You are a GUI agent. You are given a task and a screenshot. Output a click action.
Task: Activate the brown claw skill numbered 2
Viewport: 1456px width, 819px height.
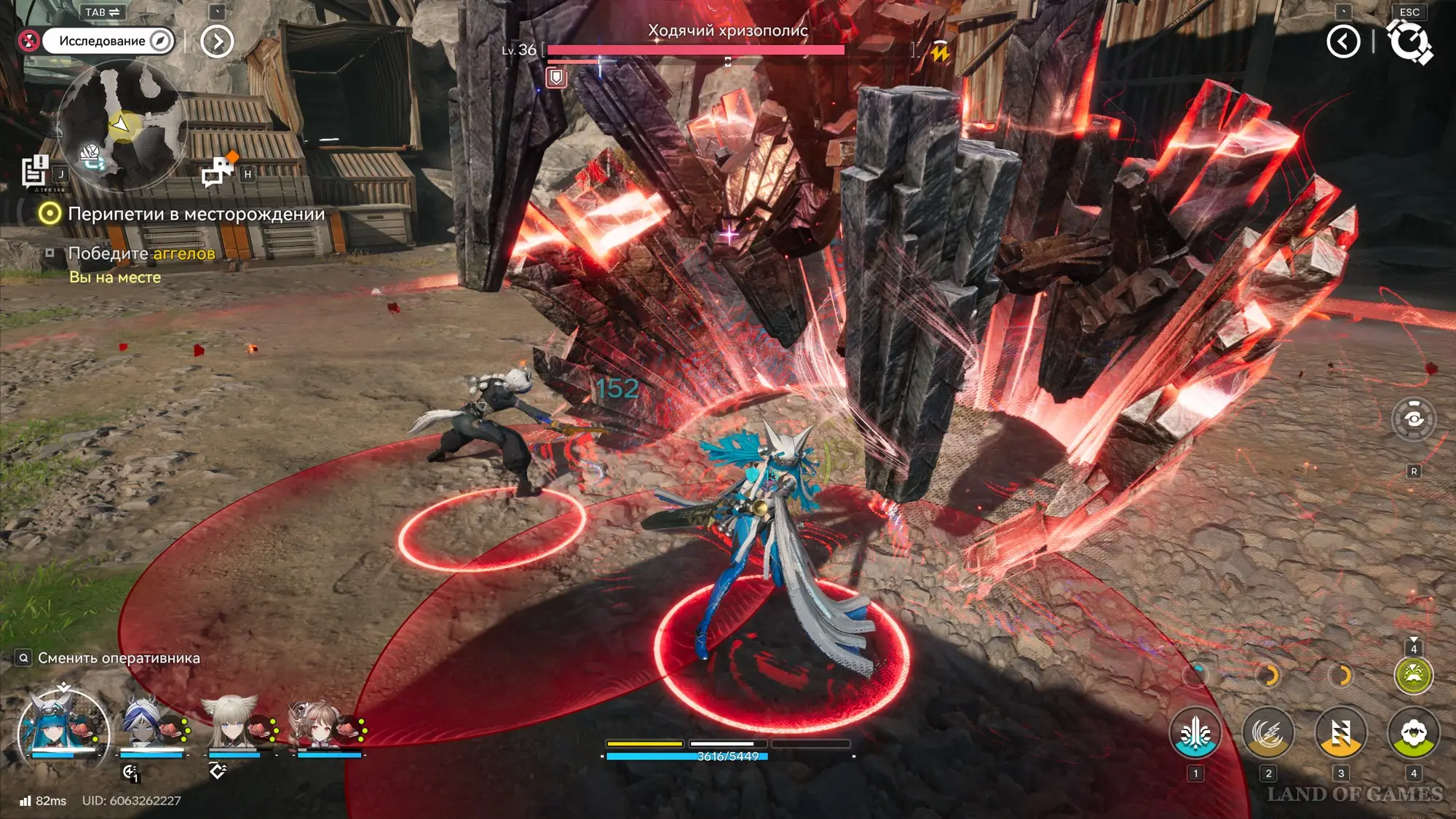tap(1268, 733)
